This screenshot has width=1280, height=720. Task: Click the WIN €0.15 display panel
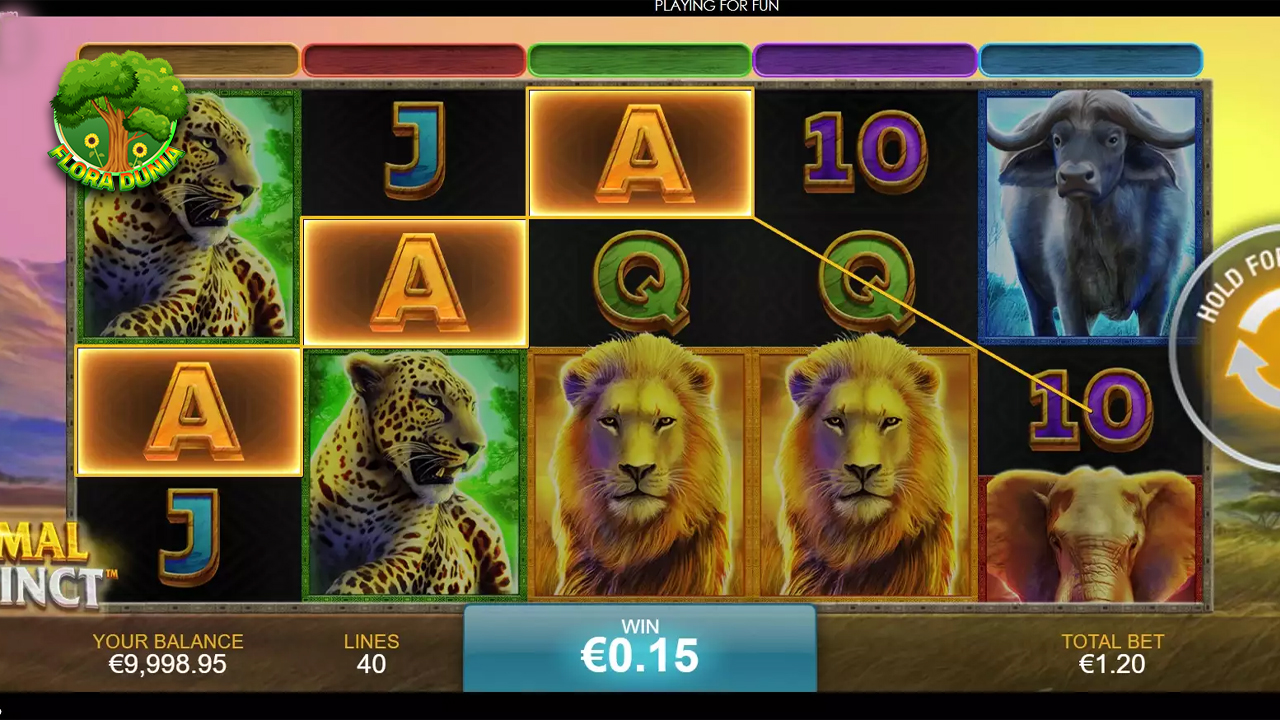pyautogui.click(x=640, y=648)
